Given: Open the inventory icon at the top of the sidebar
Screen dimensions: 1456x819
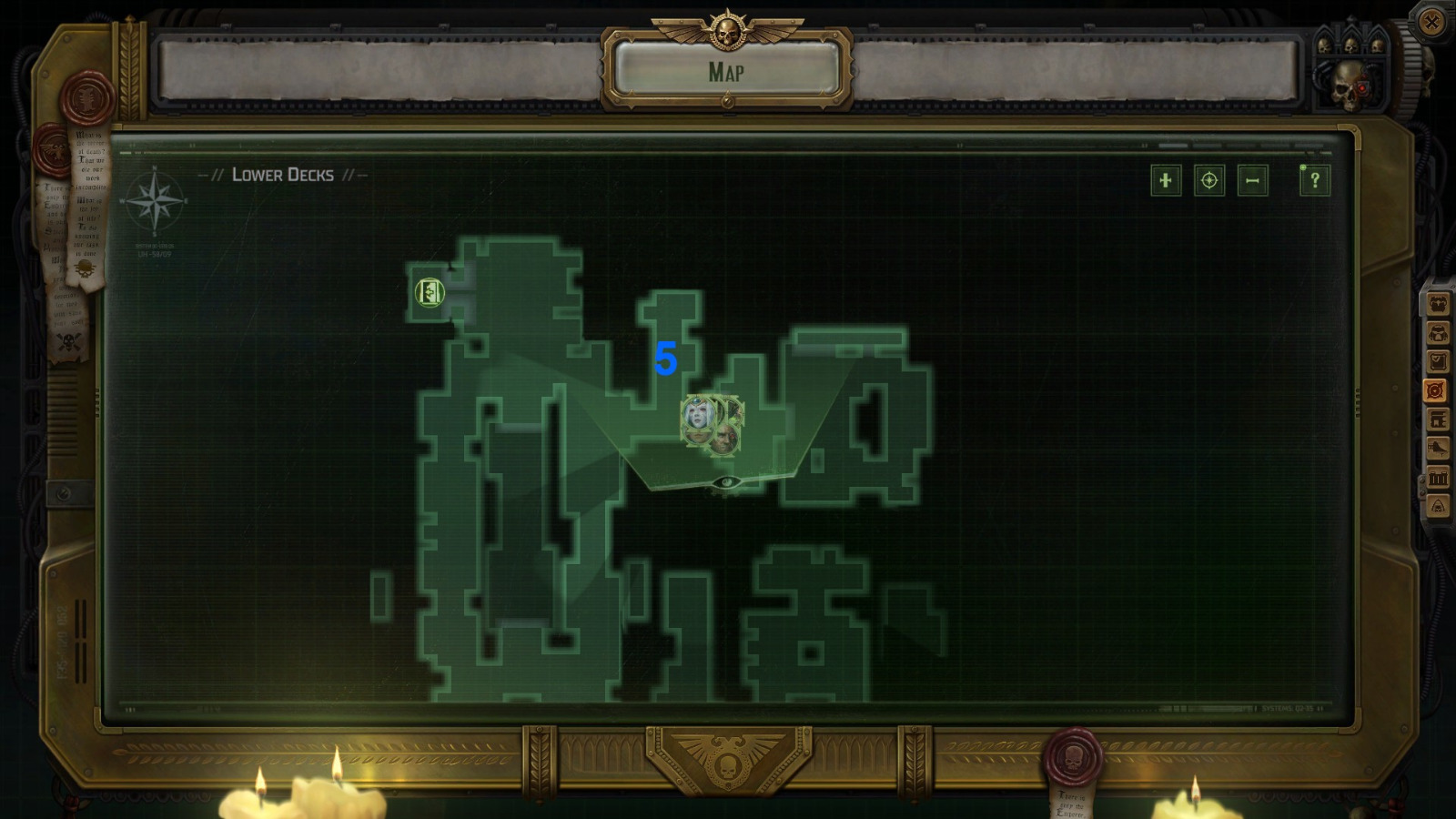Looking at the screenshot, I should click(1436, 305).
